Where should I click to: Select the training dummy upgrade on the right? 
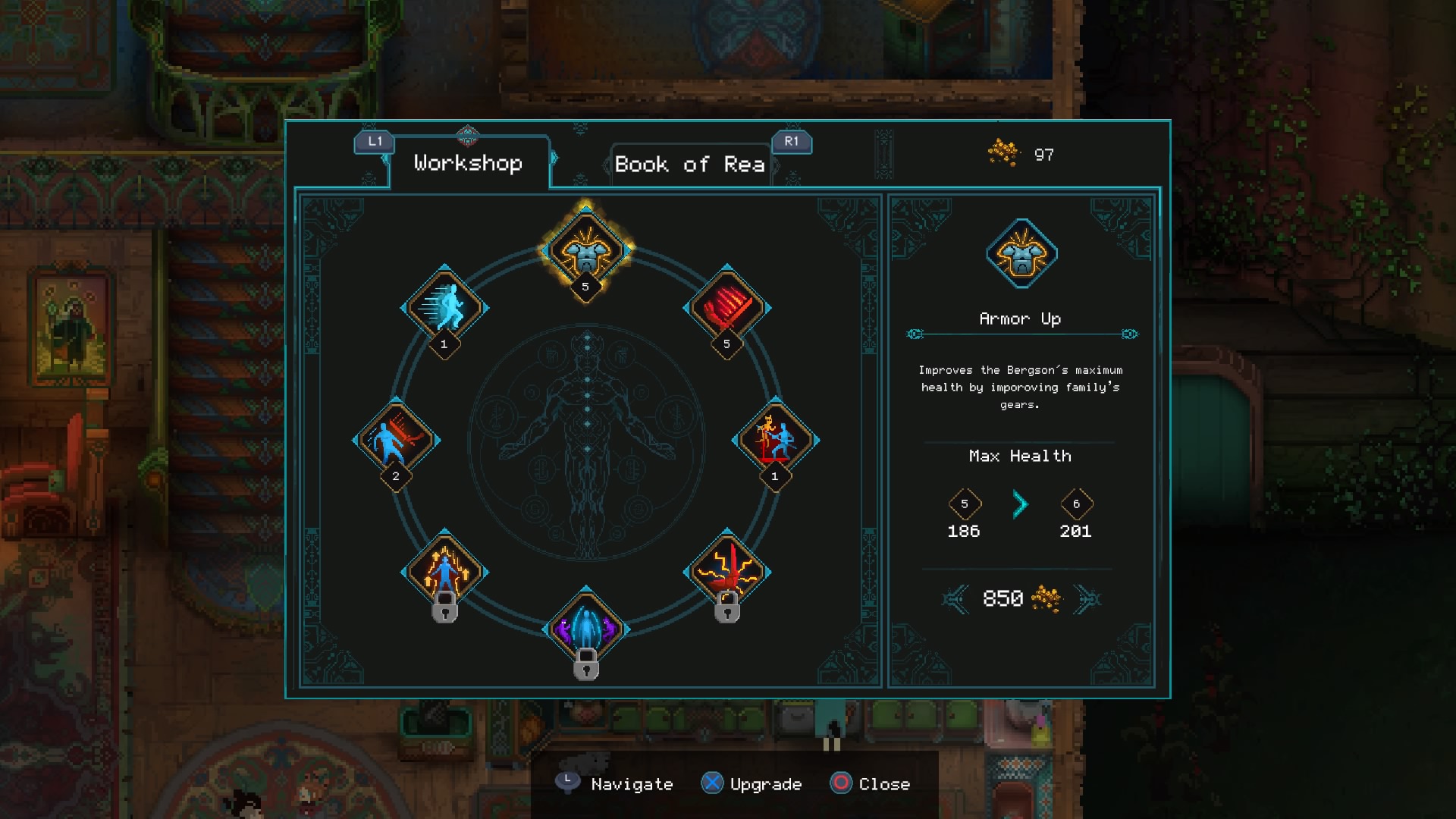775,438
